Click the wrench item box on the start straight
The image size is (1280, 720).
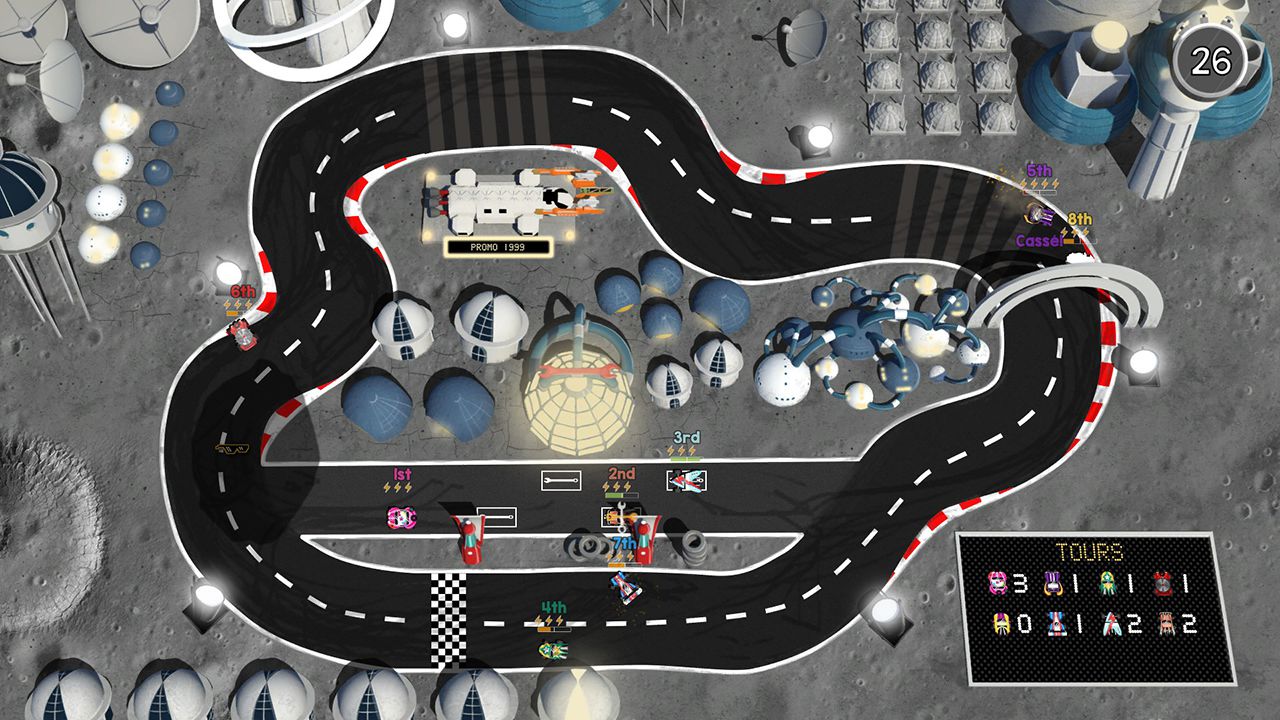[x=560, y=480]
